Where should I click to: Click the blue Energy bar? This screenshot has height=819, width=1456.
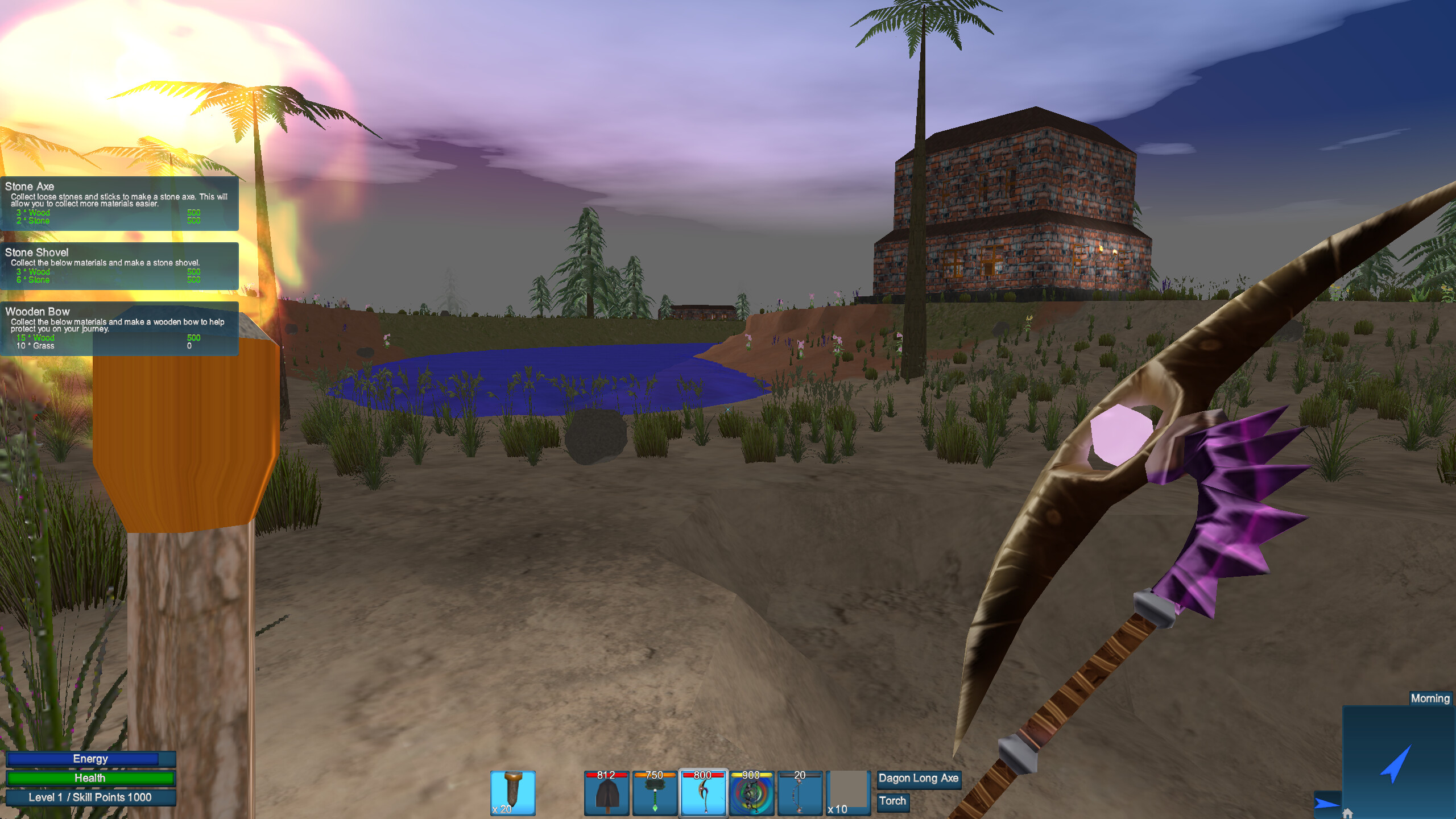[91, 758]
